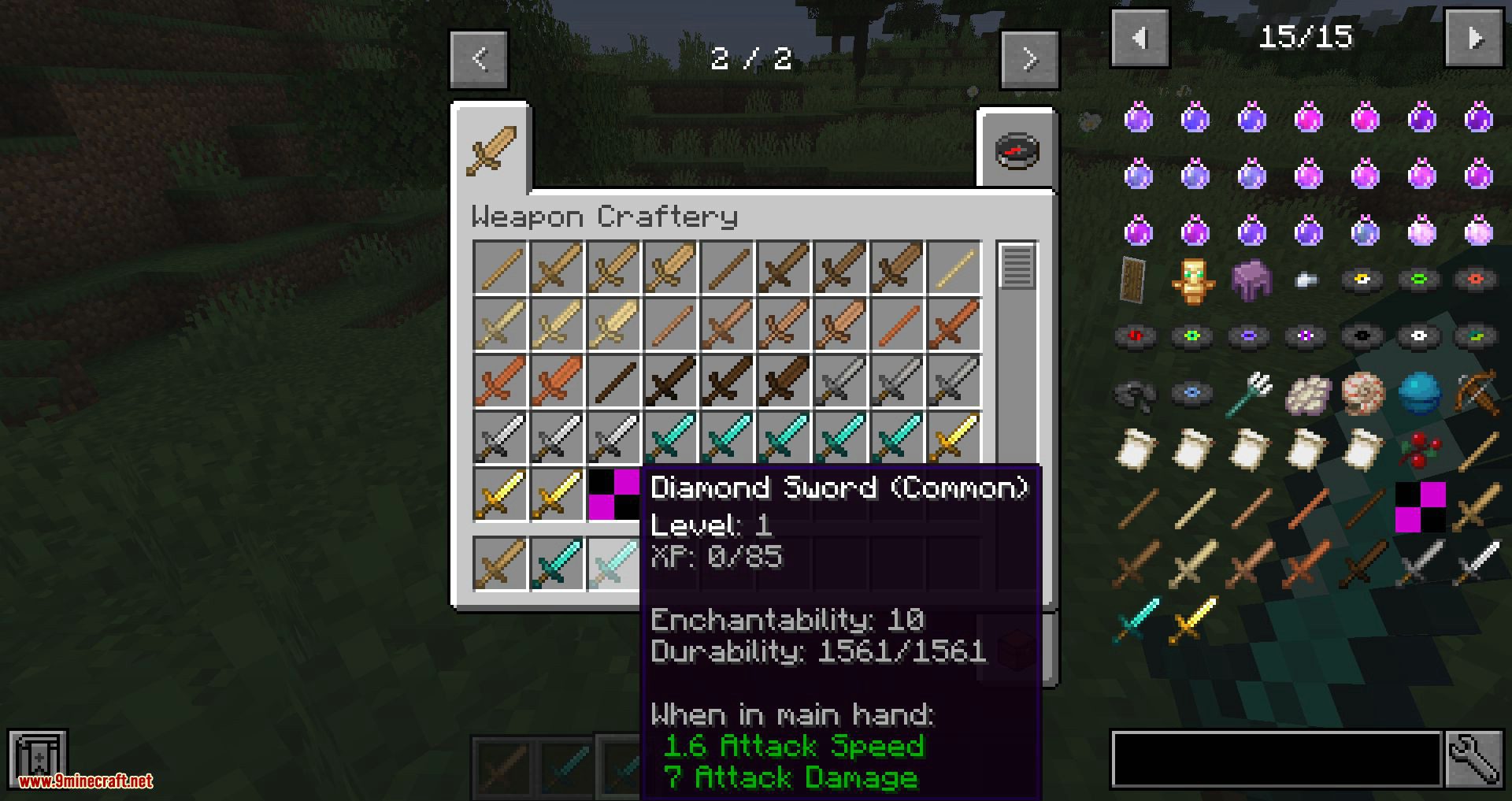
Task: Select the Heart of the Sea item
Action: tap(1420, 391)
